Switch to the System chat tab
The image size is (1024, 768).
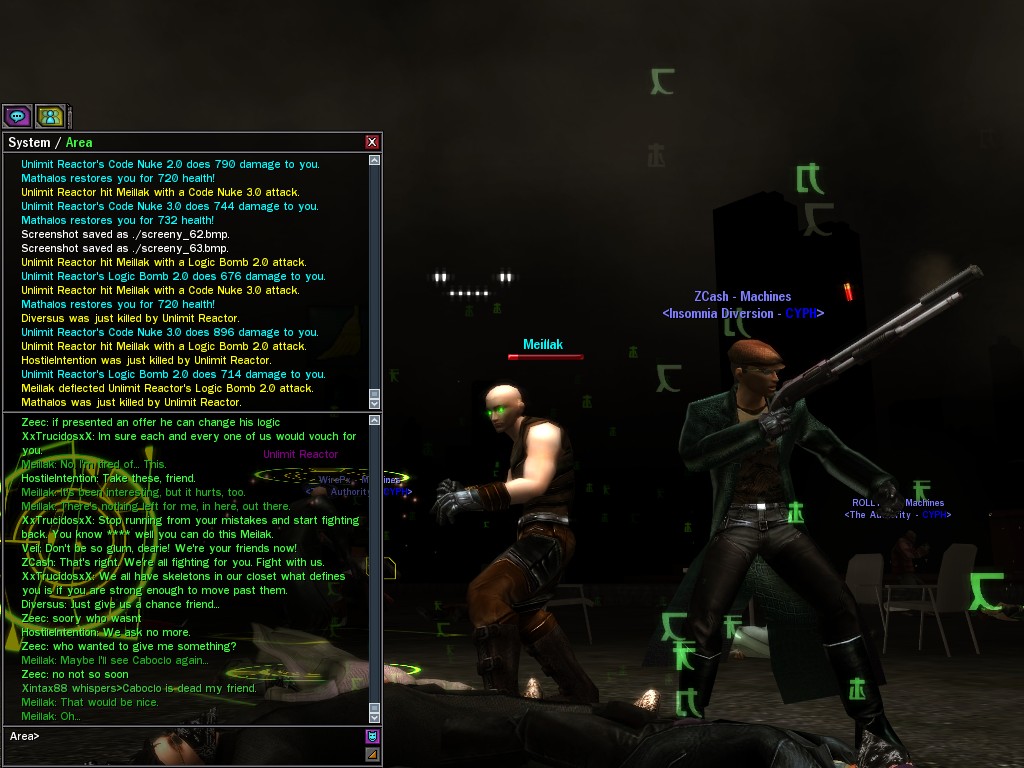[x=29, y=142]
